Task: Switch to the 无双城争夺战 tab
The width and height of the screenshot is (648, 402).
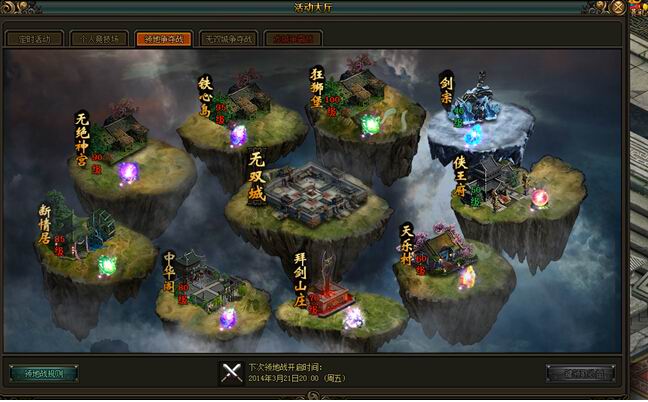Action: click(x=228, y=39)
